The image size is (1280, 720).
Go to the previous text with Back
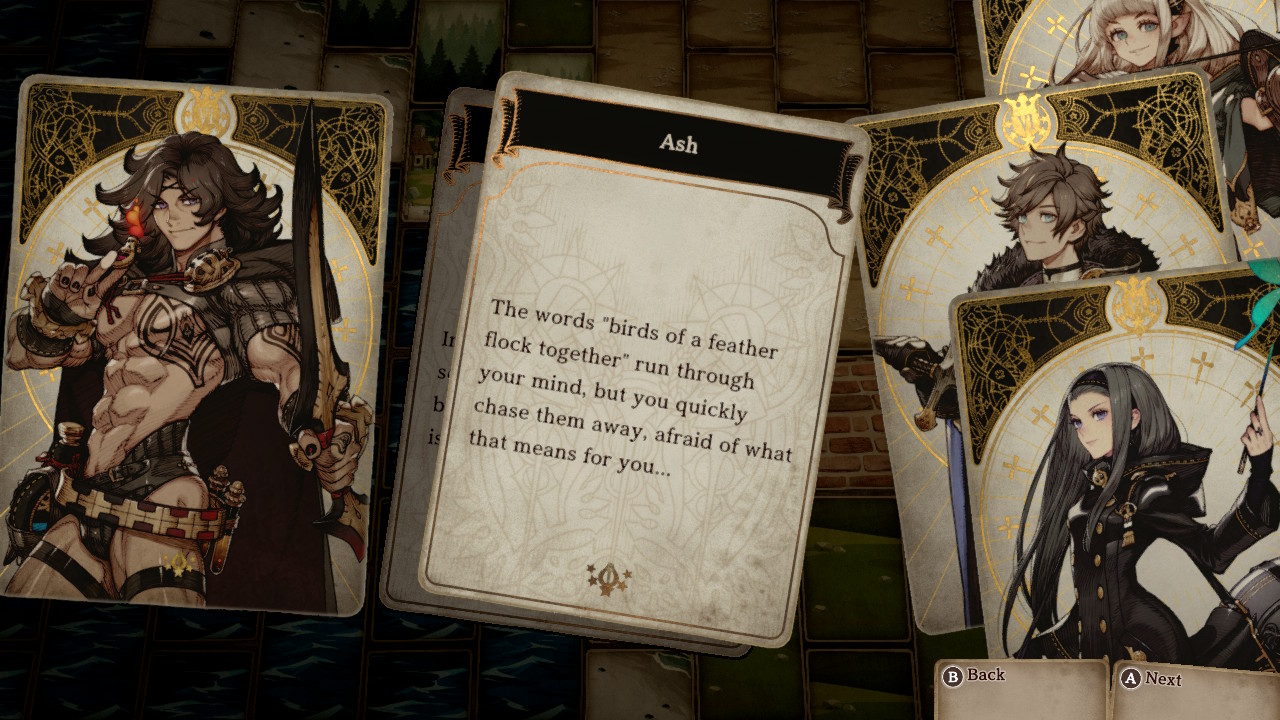click(974, 676)
